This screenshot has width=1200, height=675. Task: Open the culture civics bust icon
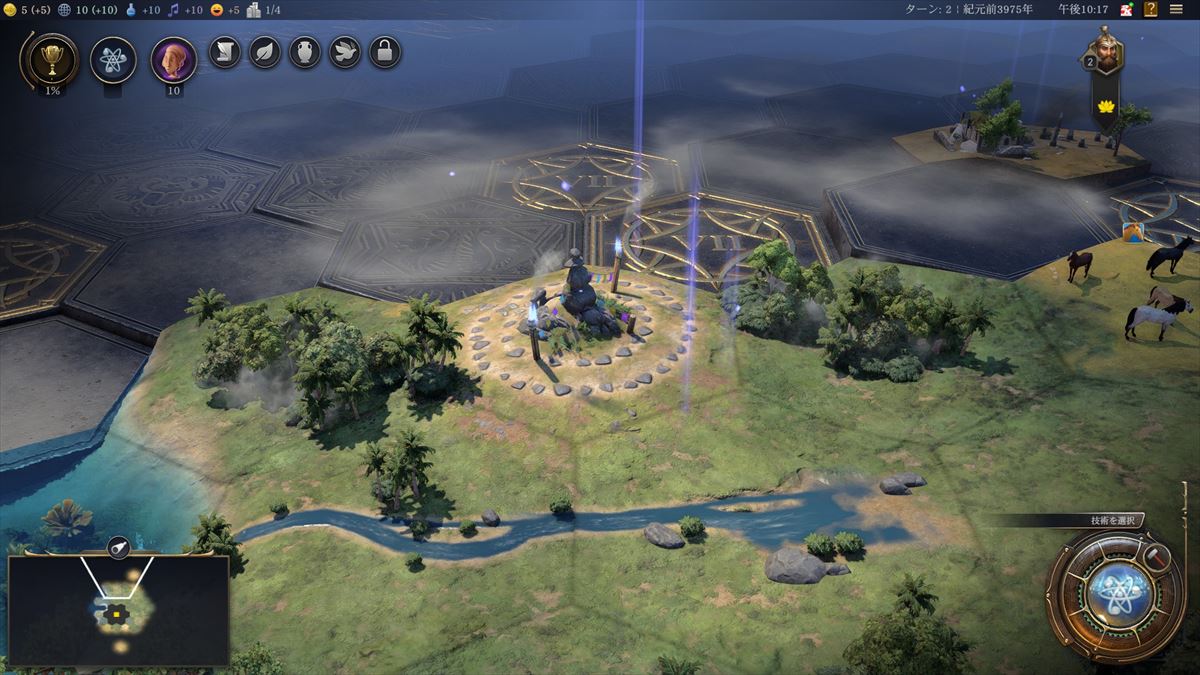[x=173, y=59]
